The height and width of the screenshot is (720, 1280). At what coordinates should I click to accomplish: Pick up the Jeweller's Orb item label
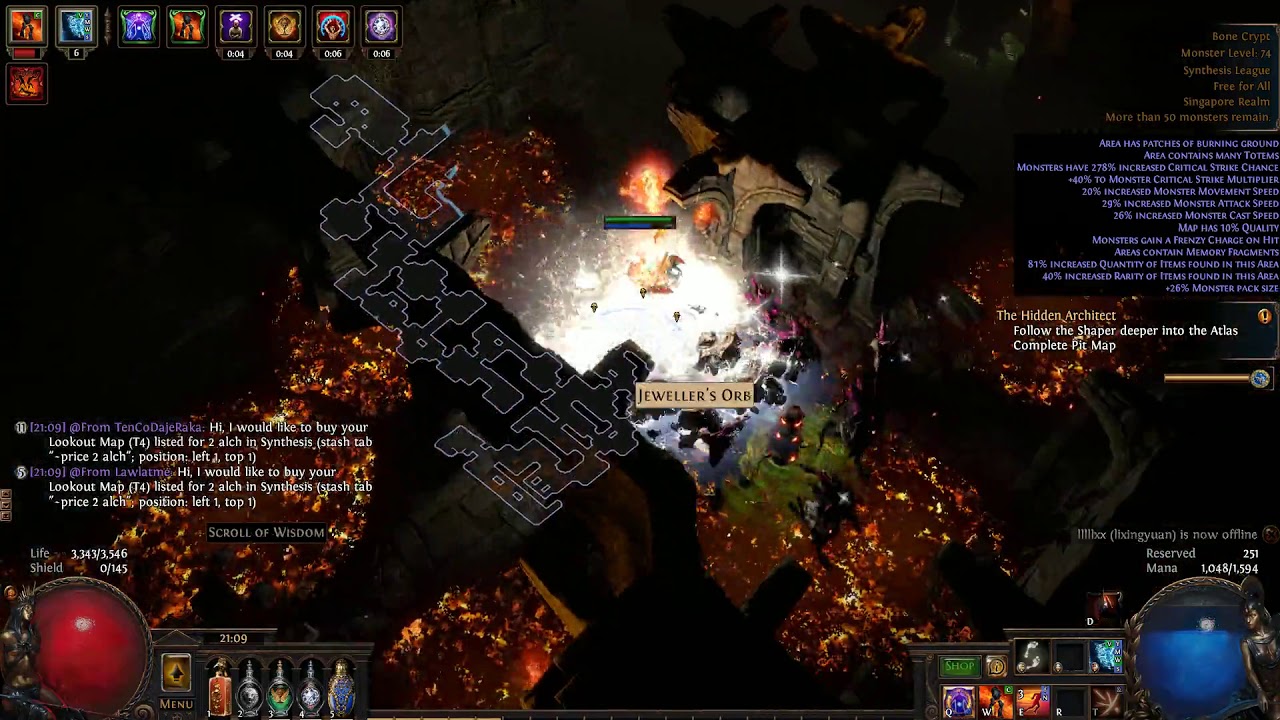(695, 396)
